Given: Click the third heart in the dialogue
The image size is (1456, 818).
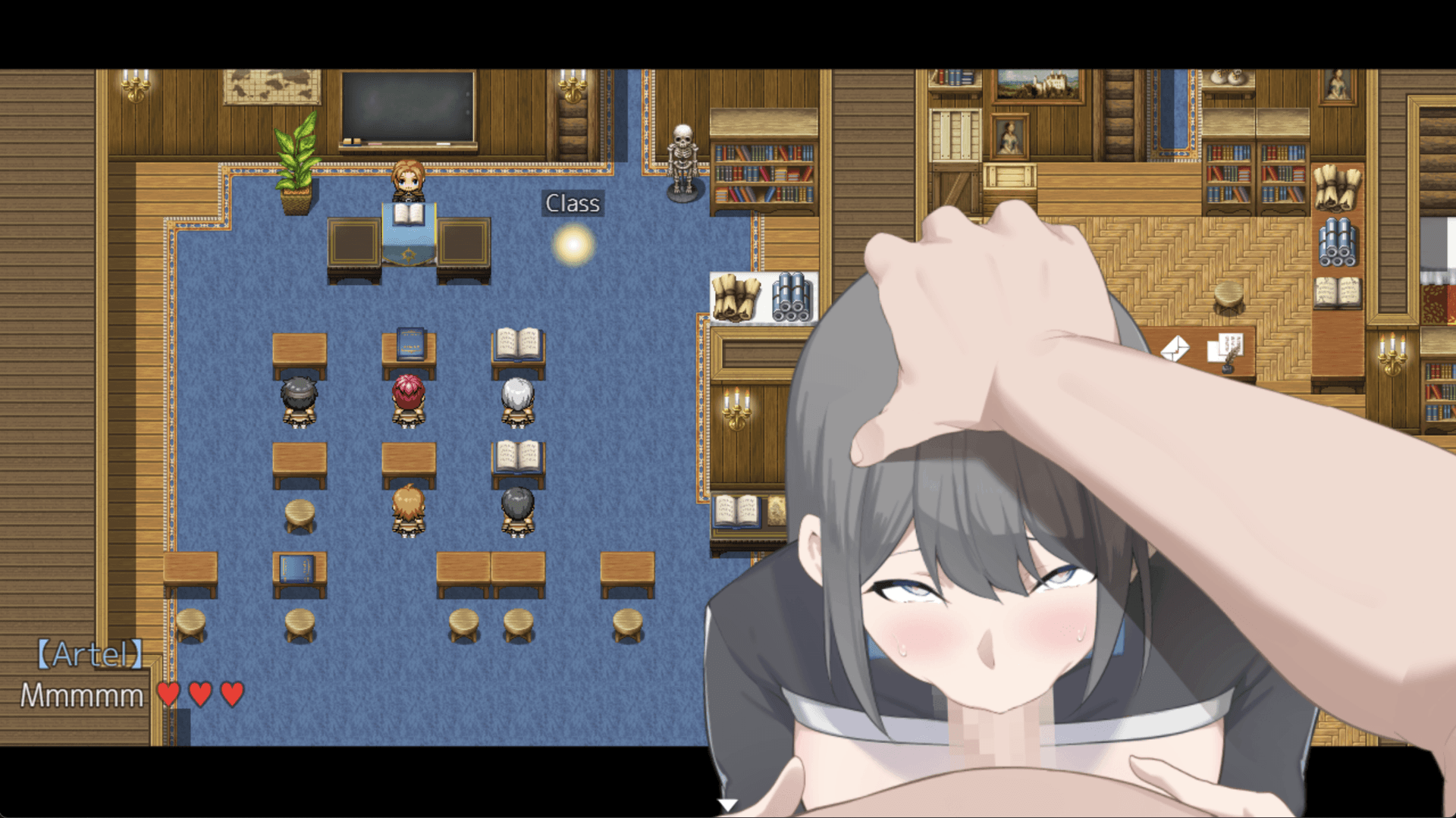Looking at the screenshot, I should click(231, 693).
